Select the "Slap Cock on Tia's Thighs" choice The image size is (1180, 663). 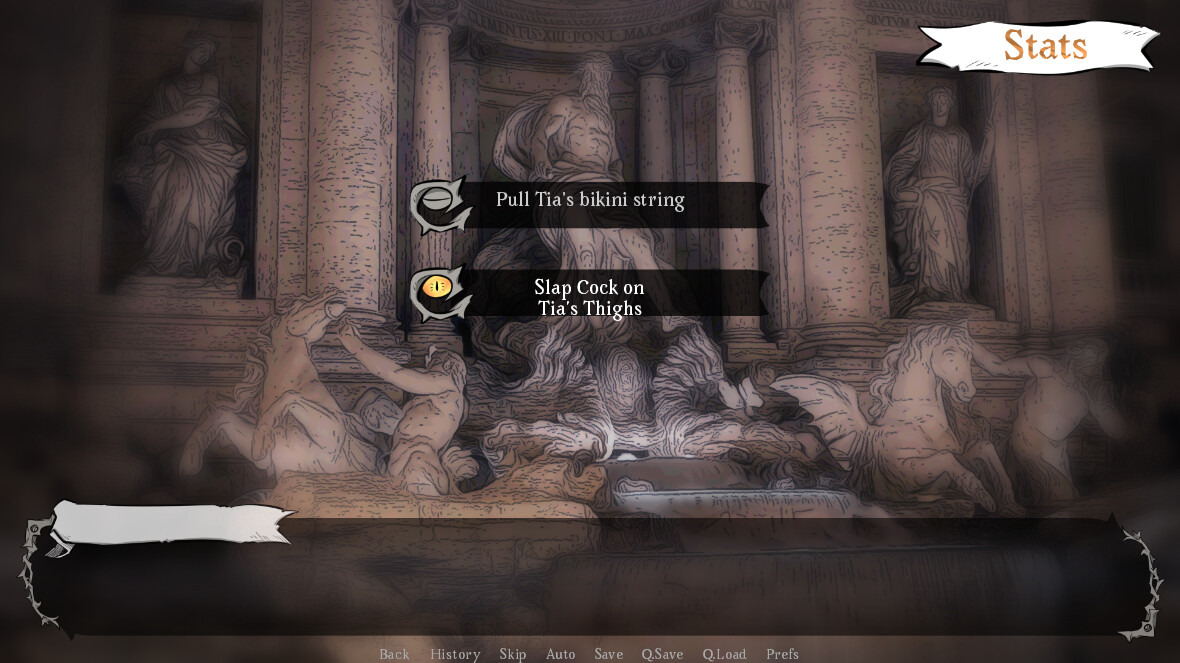(590, 297)
